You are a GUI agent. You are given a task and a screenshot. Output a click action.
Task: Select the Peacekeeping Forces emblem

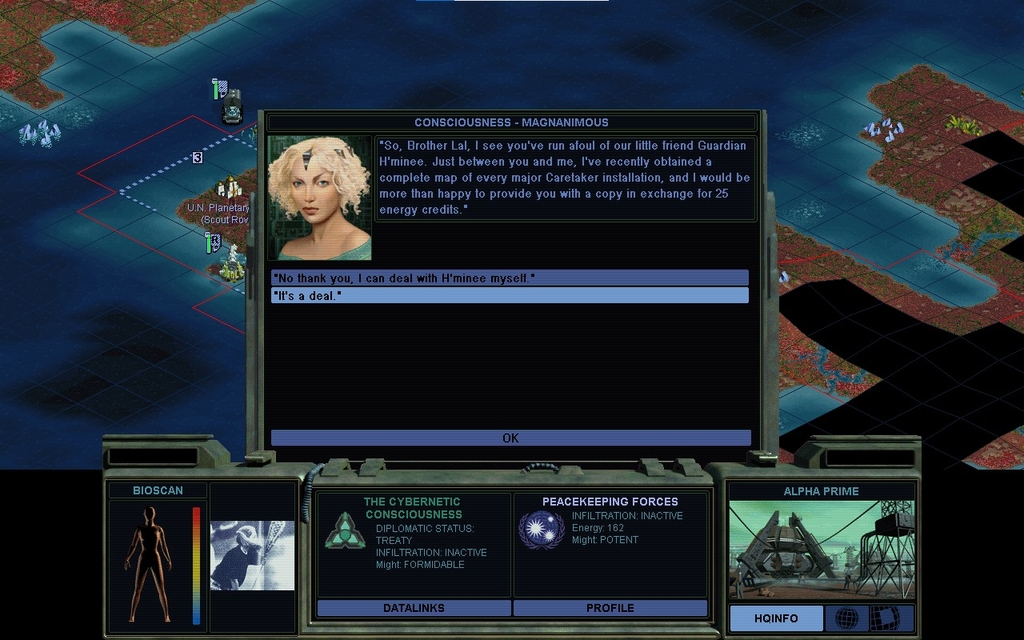pos(541,529)
